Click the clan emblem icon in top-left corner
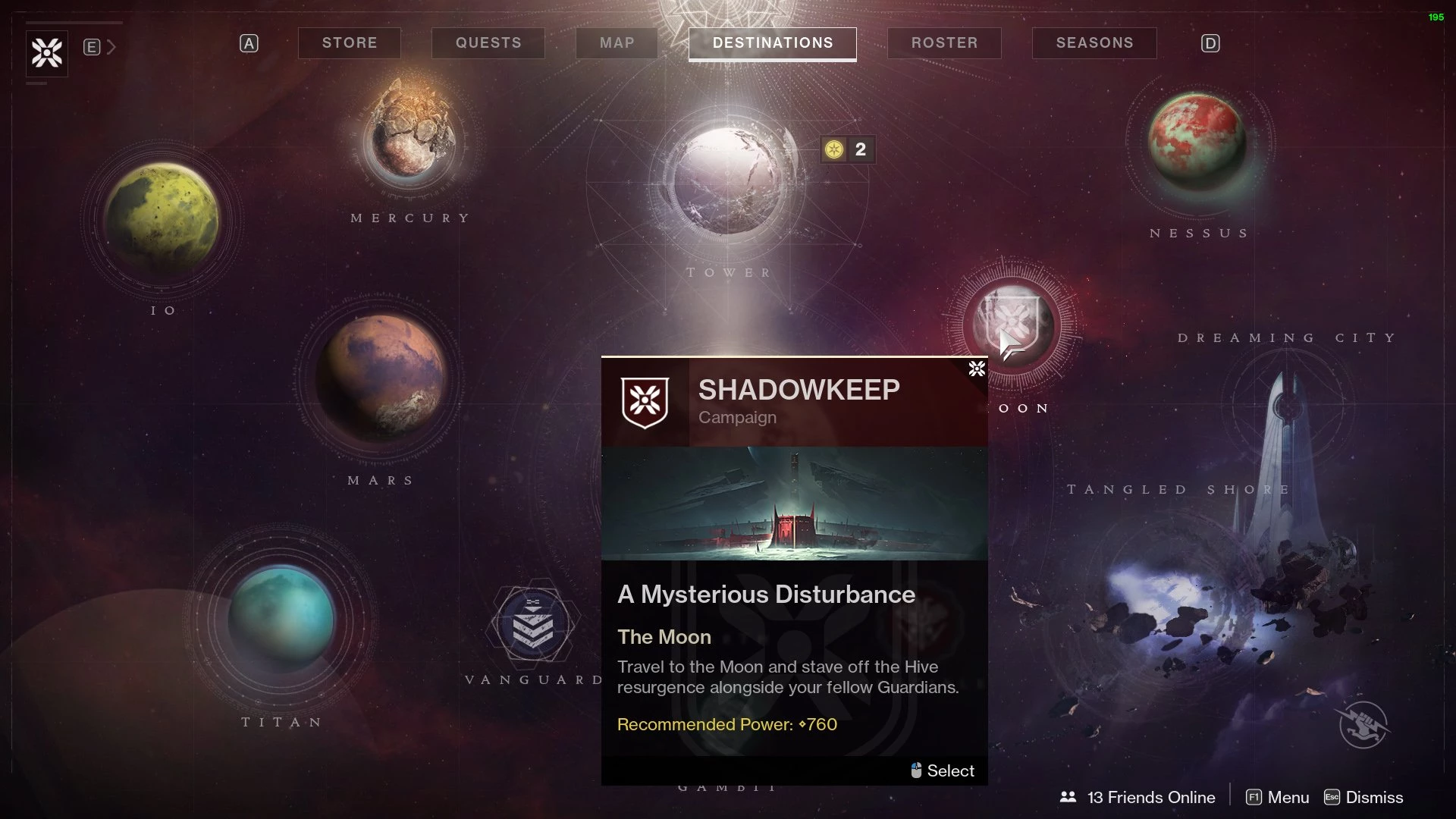The image size is (1456, 819). [47, 53]
